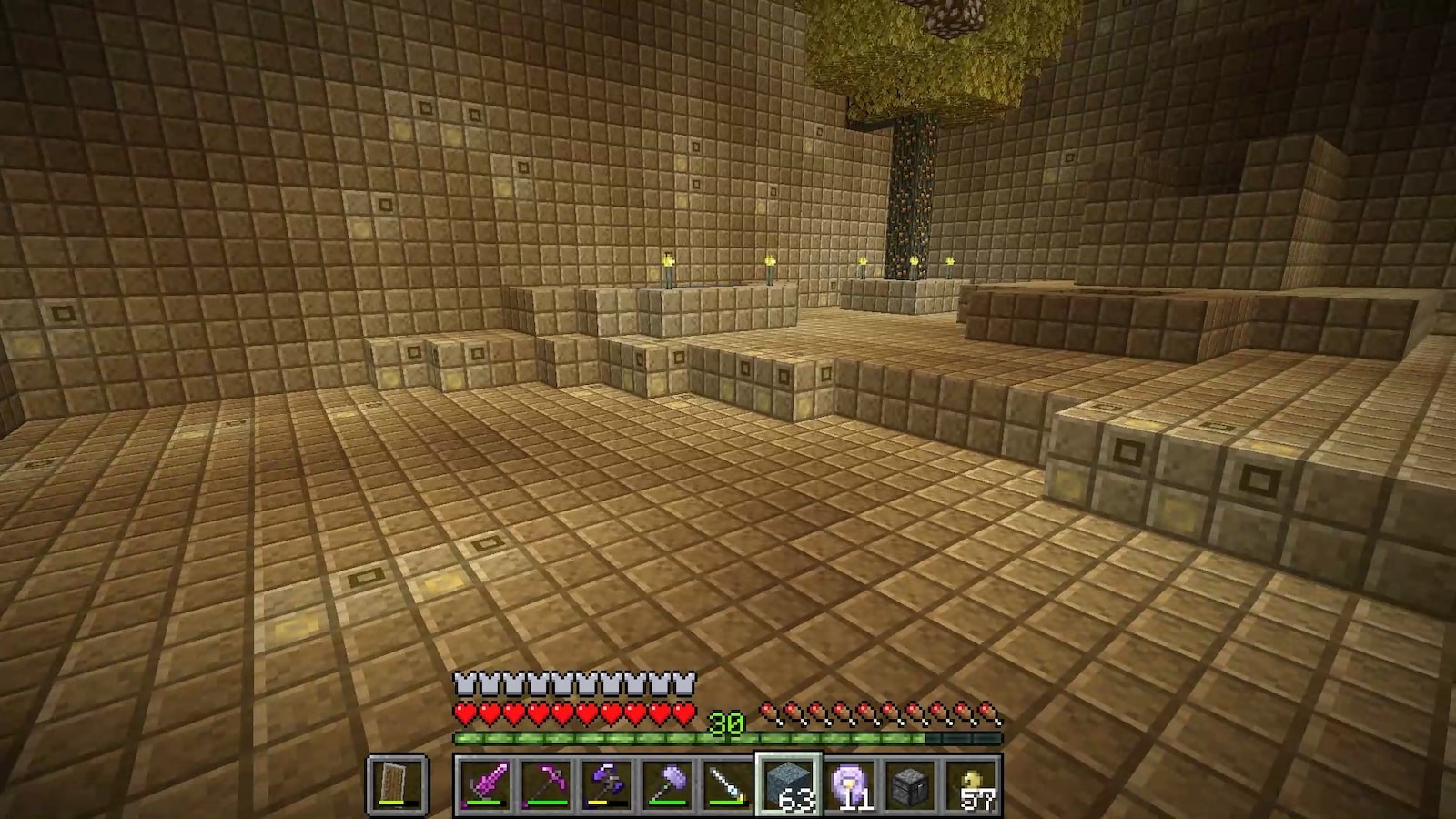
Task: Select the enchanted pickaxe hotbar slot
Action: click(x=544, y=784)
